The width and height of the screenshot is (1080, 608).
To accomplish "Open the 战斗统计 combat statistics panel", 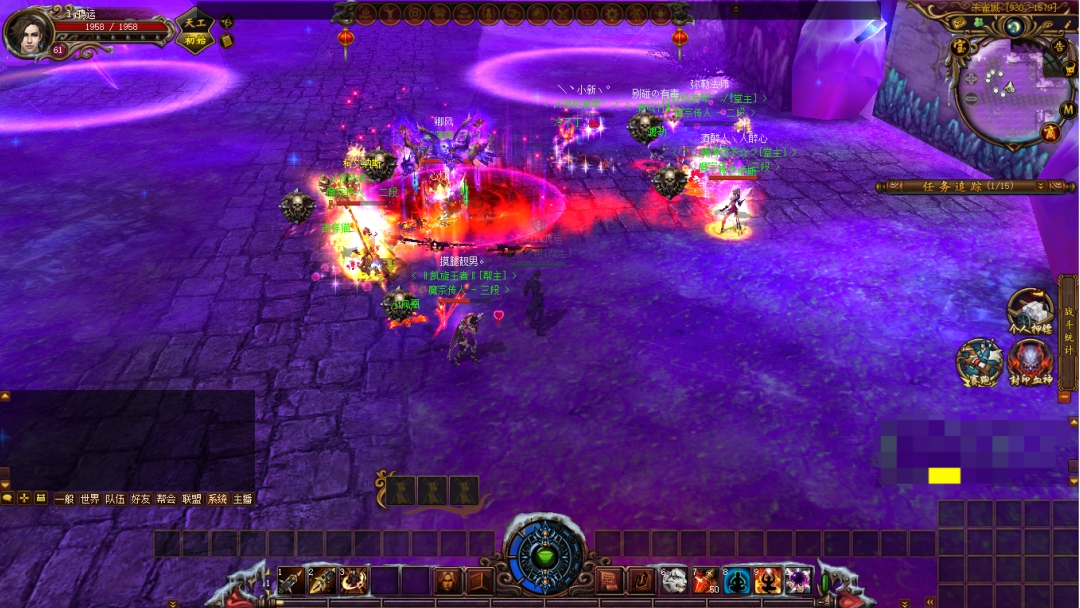I will pos(1068,332).
